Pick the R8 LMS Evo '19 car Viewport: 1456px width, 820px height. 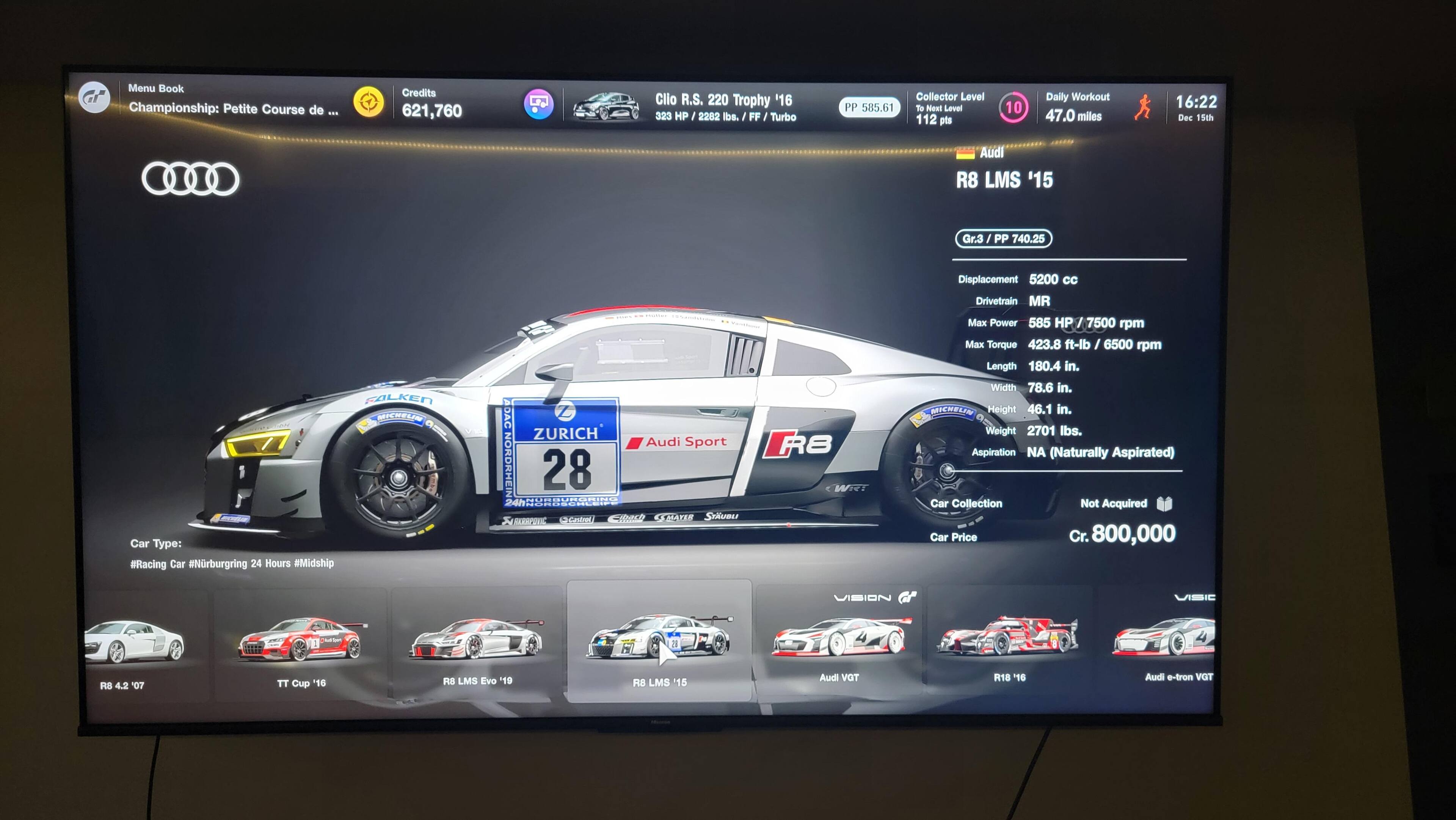click(x=477, y=642)
